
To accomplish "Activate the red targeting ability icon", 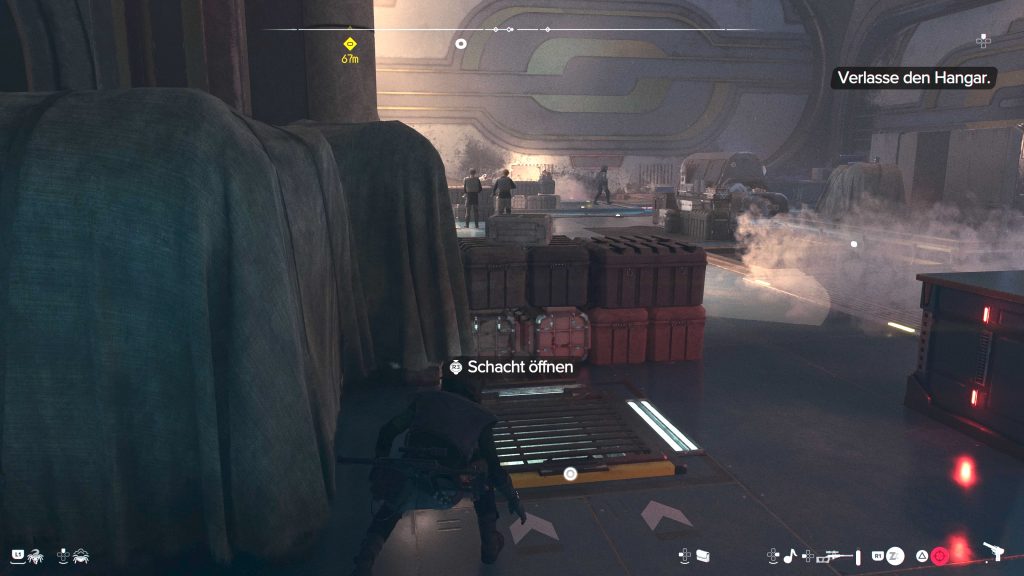I will 939,555.
